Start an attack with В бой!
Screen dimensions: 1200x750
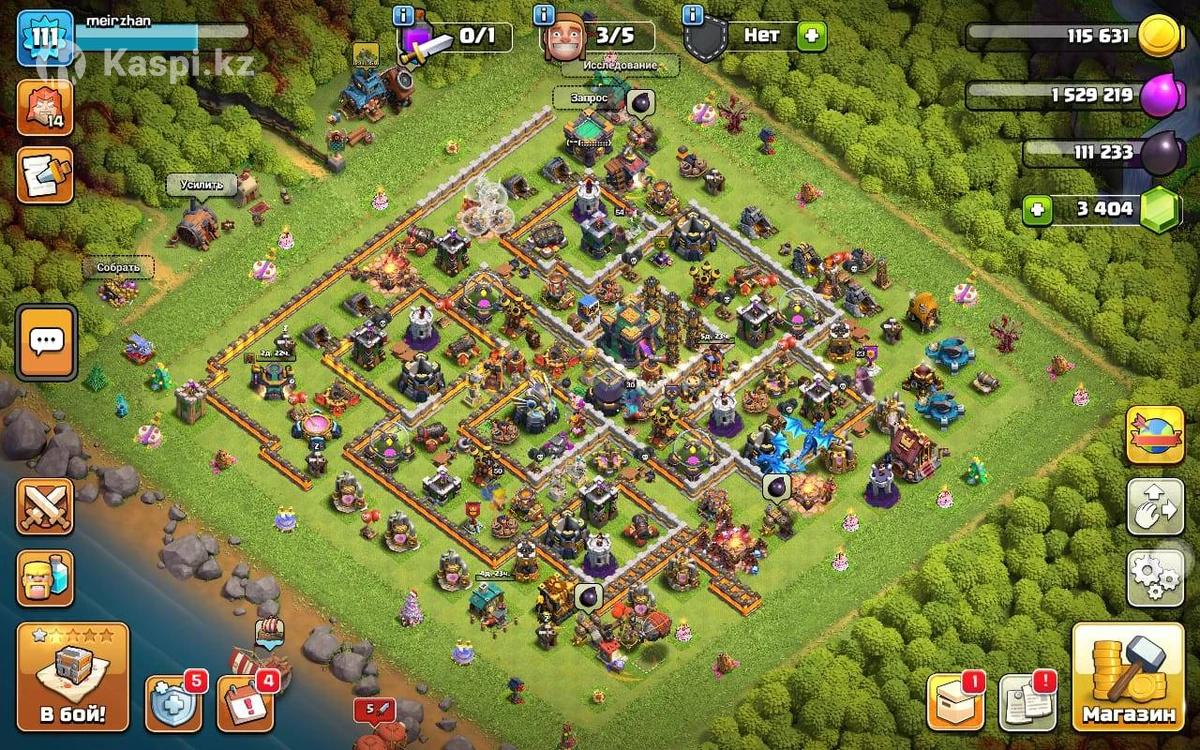tap(73, 677)
